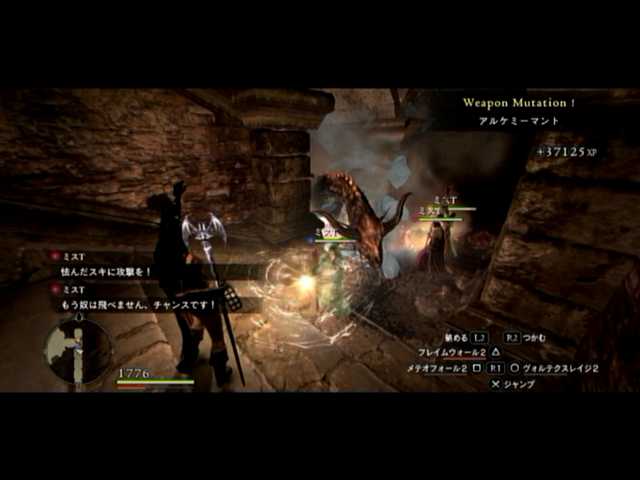Image resolution: width=640 pixels, height=480 pixels.
Task: Select the ジャンプ jump action
Action: [x=518, y=384]
